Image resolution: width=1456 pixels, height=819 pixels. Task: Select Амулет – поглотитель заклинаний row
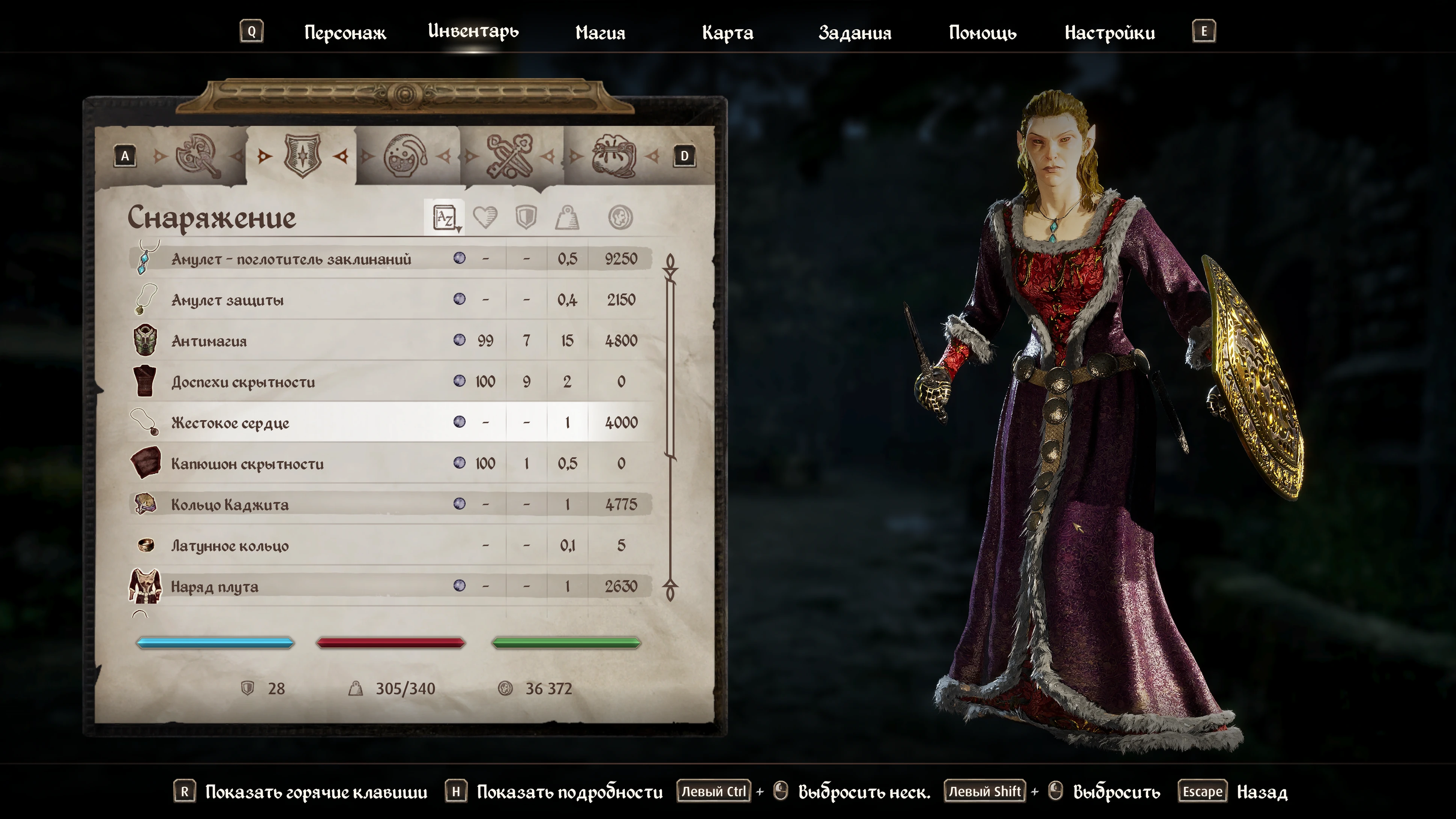[x=291, y=259]
